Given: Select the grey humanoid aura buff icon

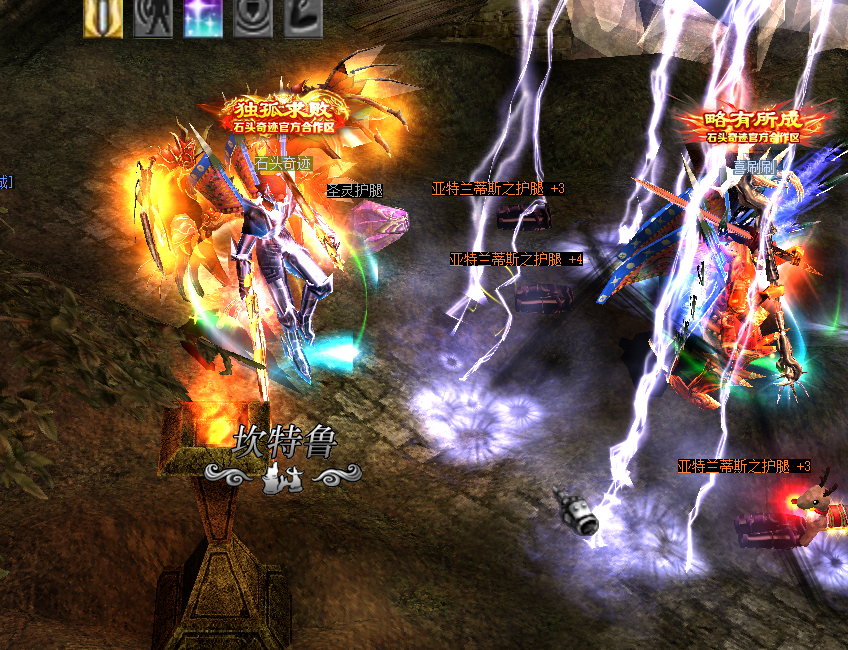Looking at the screenshot, I should 152,18.
